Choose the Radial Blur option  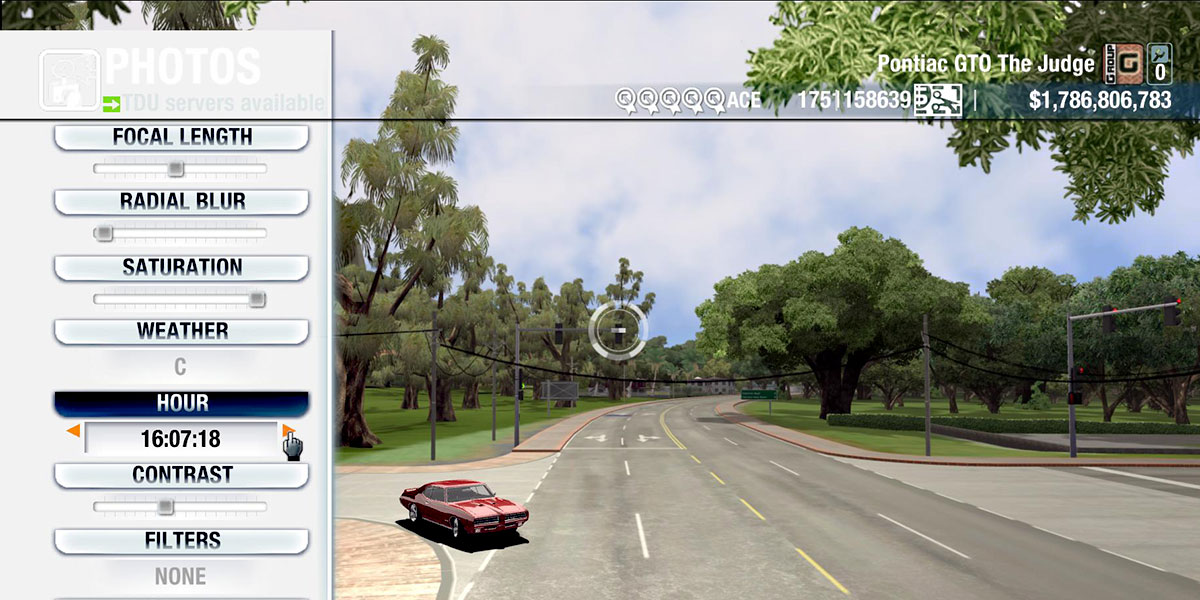point(181,201)
